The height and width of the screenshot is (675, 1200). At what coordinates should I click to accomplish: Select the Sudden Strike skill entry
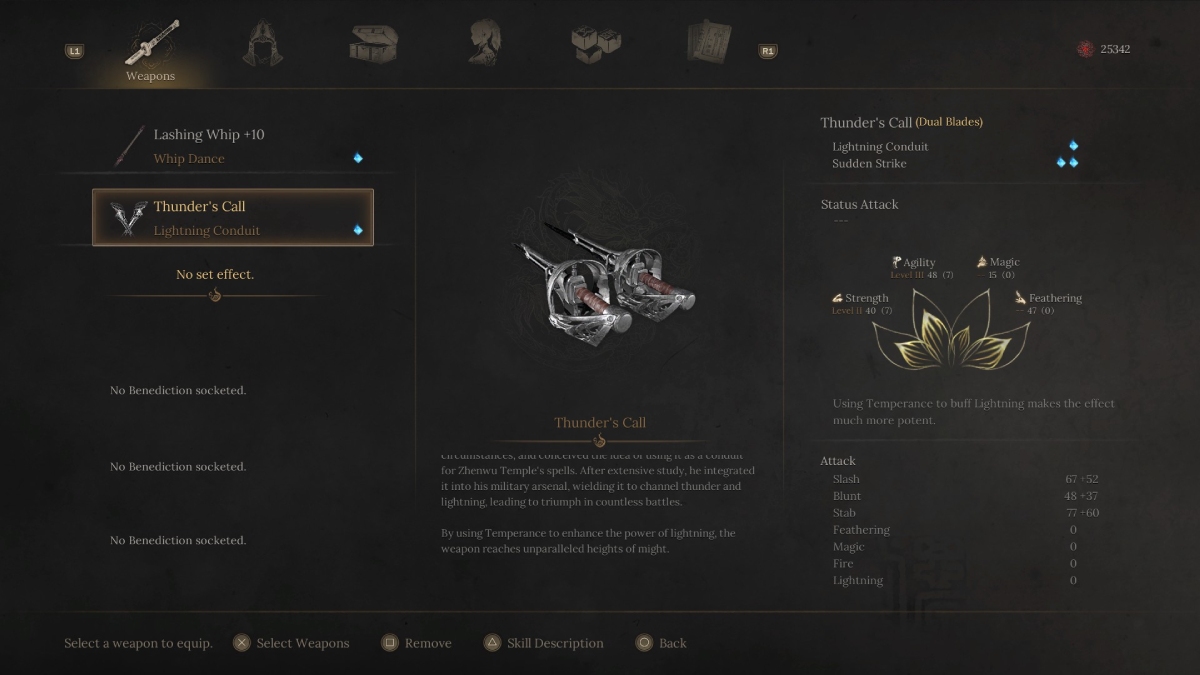pos(869,164)
